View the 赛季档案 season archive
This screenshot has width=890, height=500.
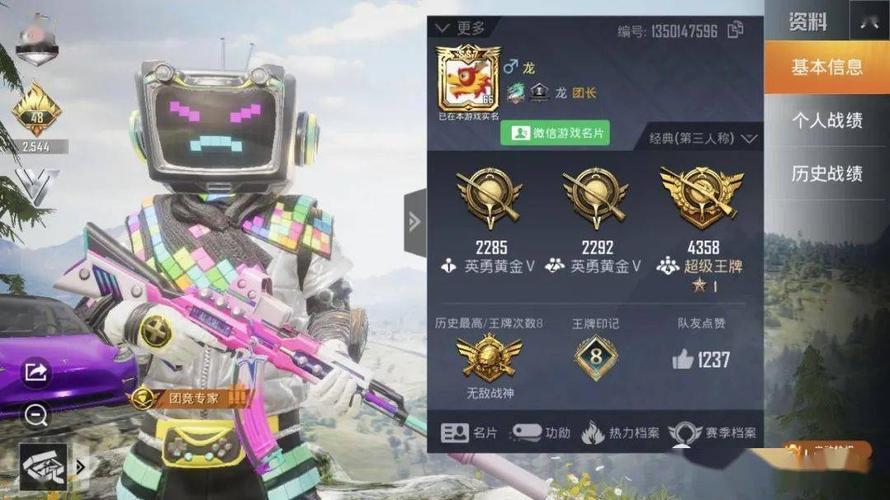tap(713, 433)
